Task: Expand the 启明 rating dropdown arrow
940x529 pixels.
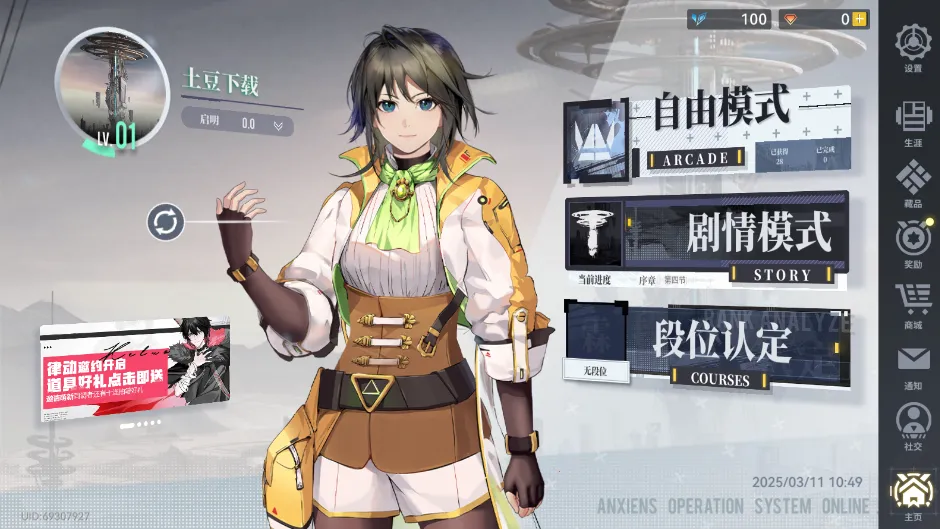Action: tap(278, 125)
